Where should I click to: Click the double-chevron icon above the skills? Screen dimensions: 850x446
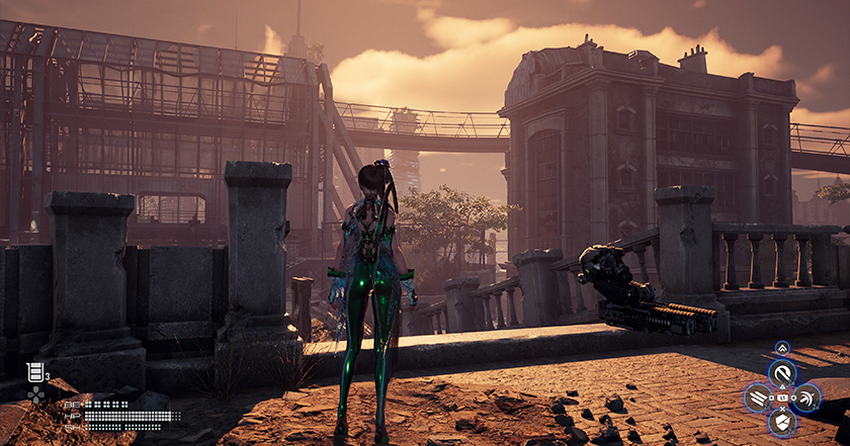(x=782, y=348)
